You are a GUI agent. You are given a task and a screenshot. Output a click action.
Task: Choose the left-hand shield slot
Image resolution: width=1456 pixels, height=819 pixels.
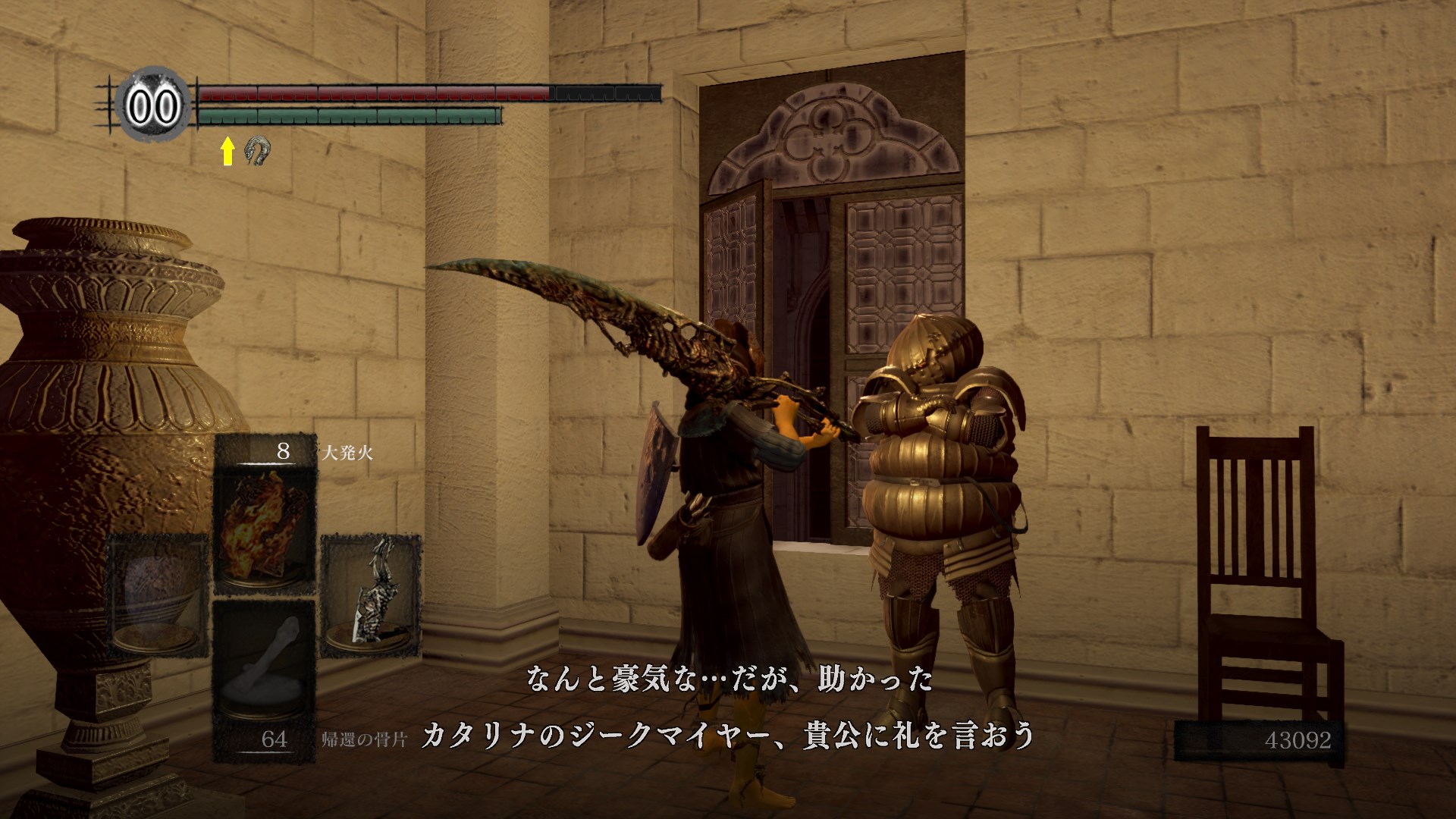click(158, 595)
